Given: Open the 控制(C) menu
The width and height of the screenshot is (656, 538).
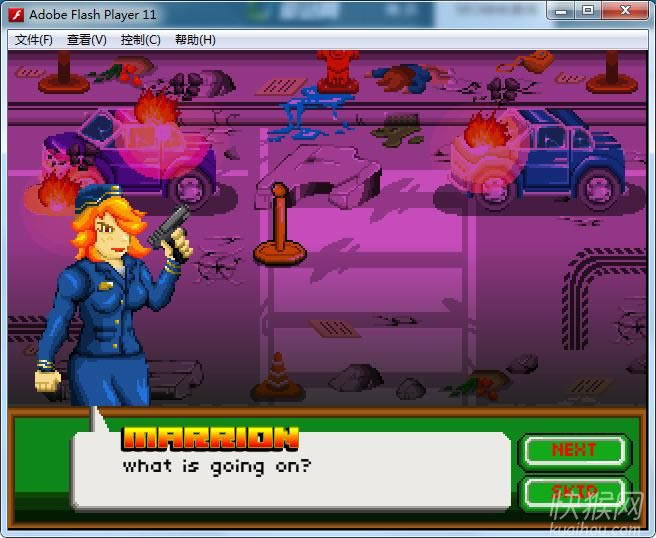Looking at the screenshot, I should click(140, 40).
